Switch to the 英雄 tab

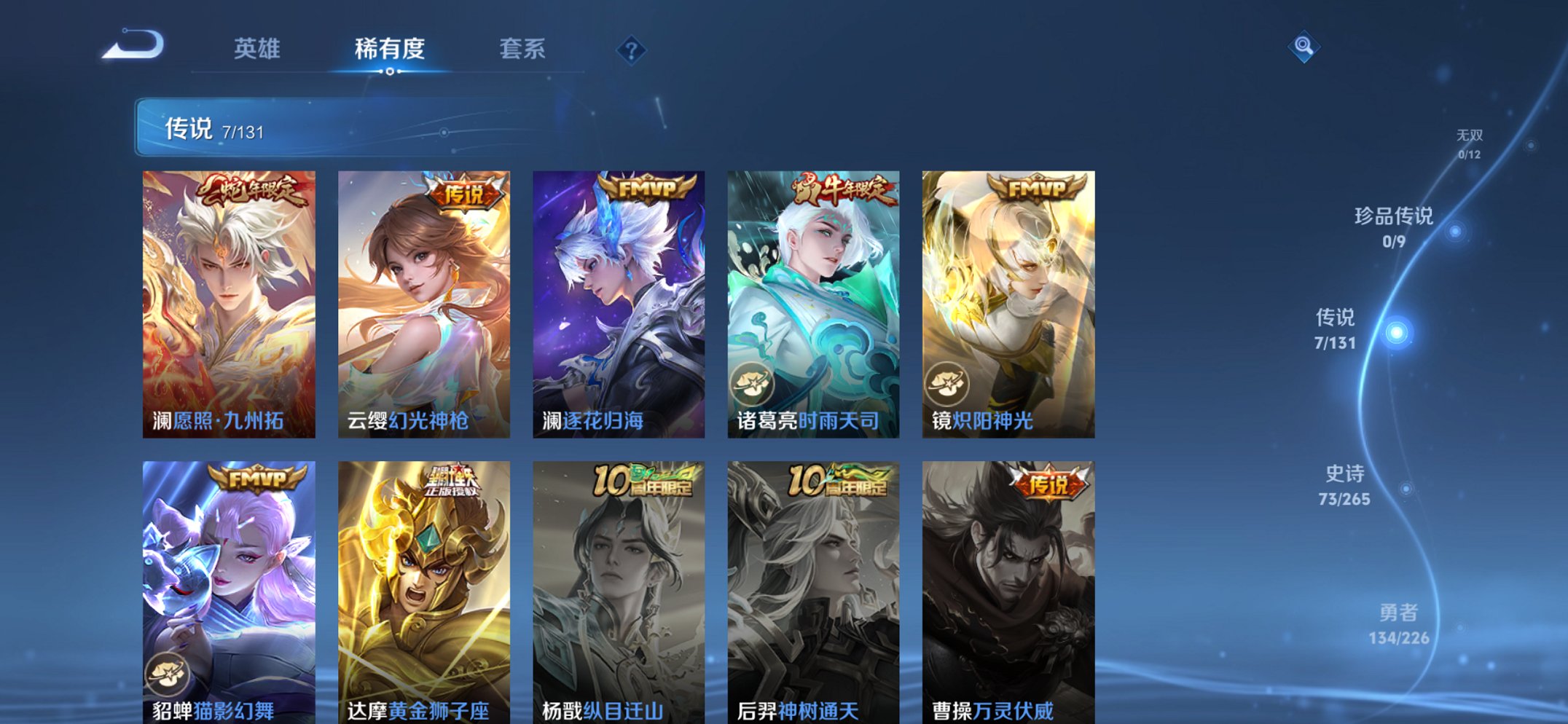256,50
